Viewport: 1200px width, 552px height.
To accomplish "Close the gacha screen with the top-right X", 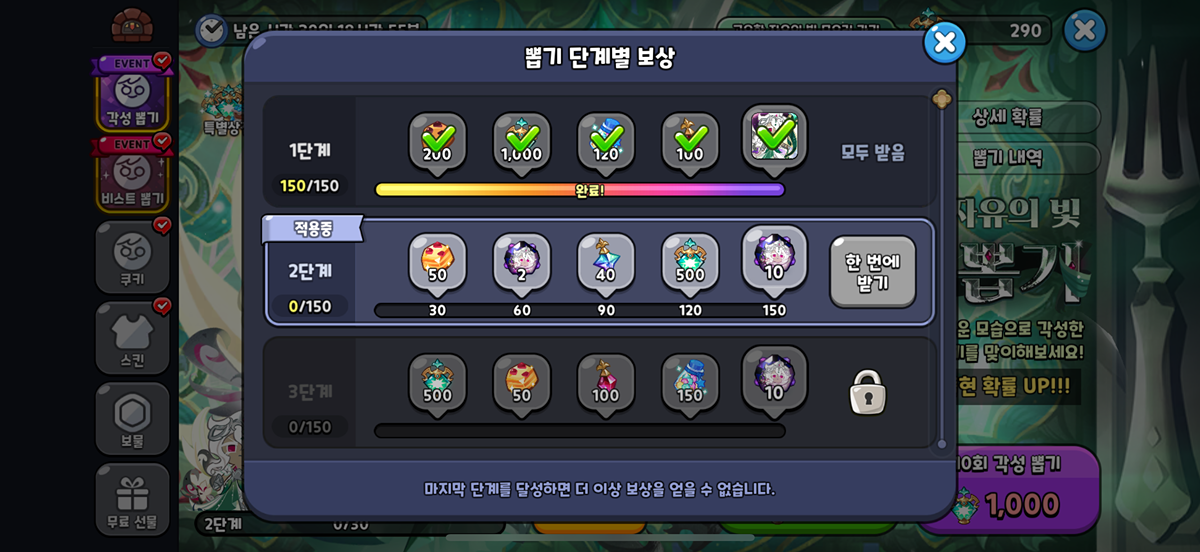I will (1084, 31).
